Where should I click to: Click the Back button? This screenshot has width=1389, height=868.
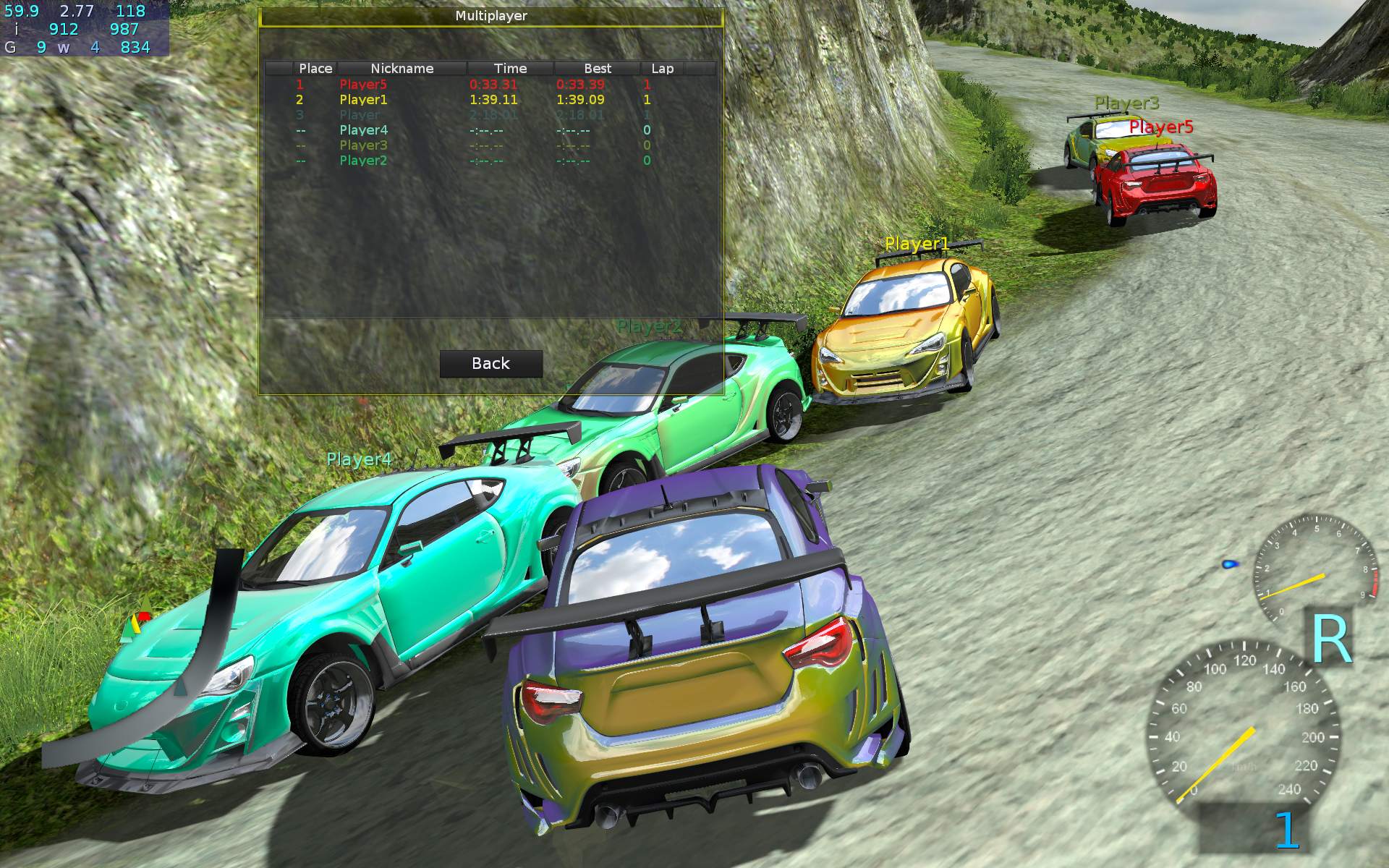click(490, 364)
